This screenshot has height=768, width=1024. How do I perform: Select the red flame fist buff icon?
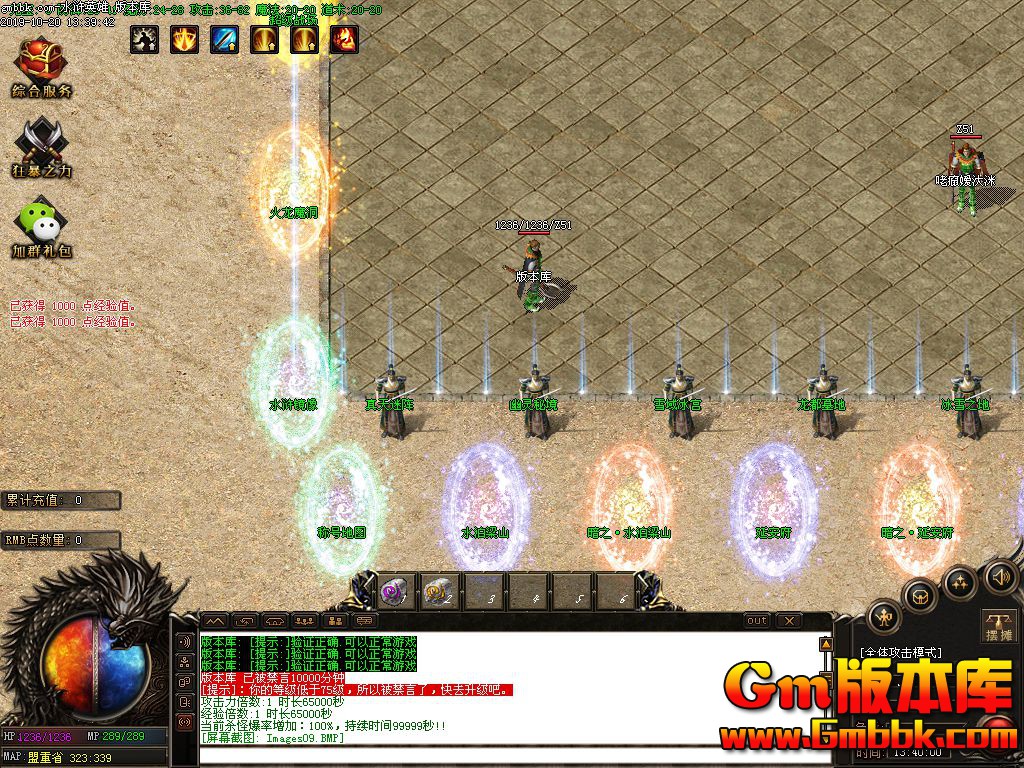344,39
